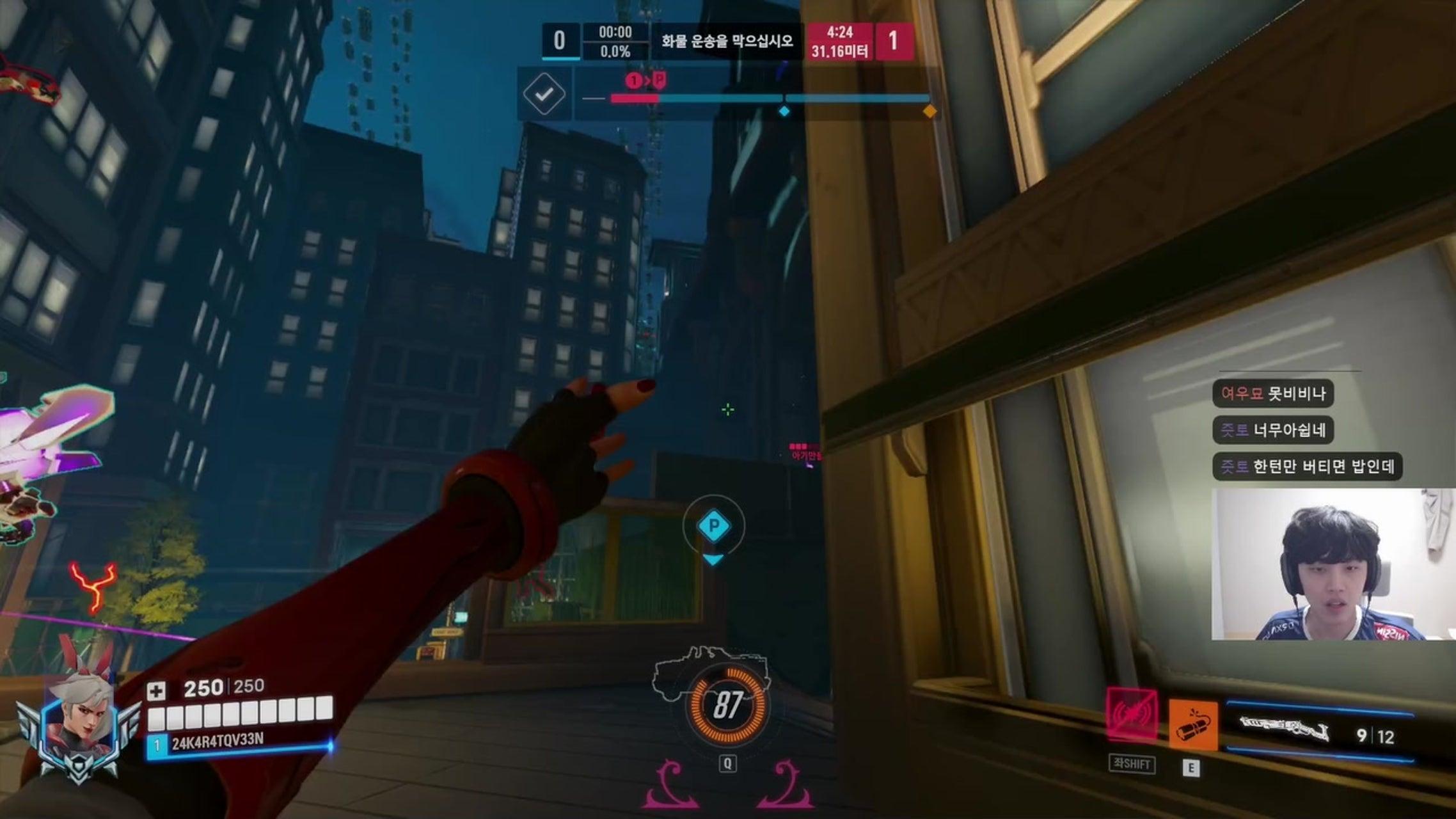Select the top chat message from 여우묘
Screen dimensions: 1456x819
pos(1272,394)
